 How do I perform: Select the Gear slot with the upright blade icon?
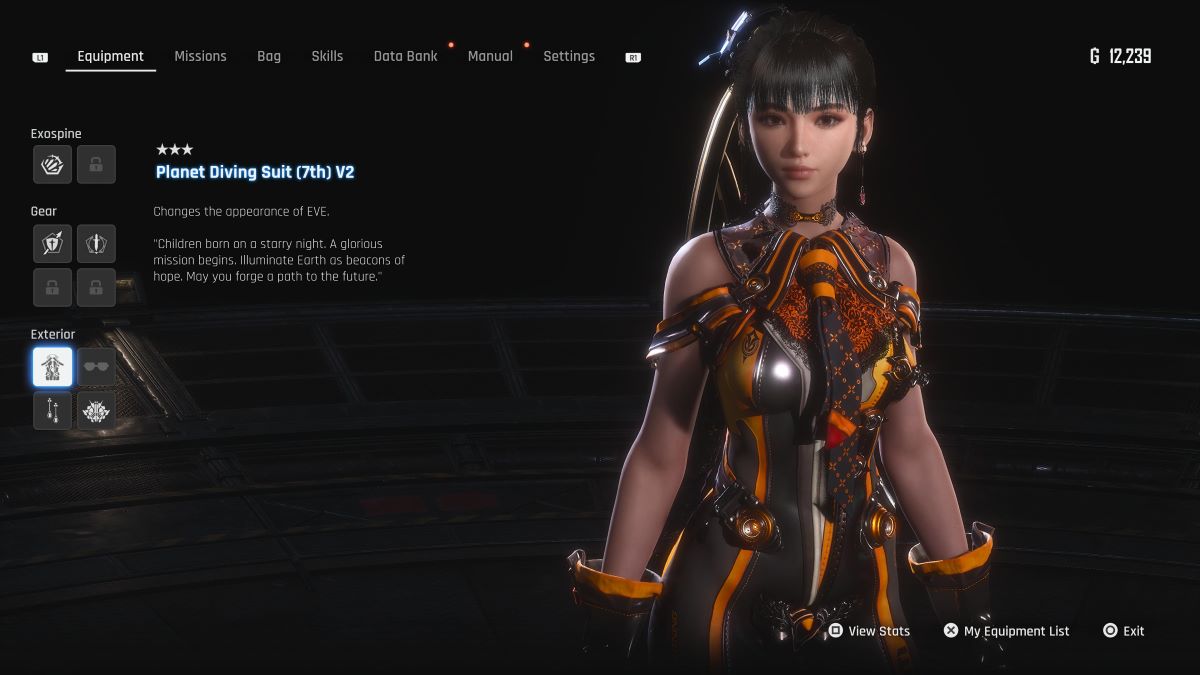point(96,244)
